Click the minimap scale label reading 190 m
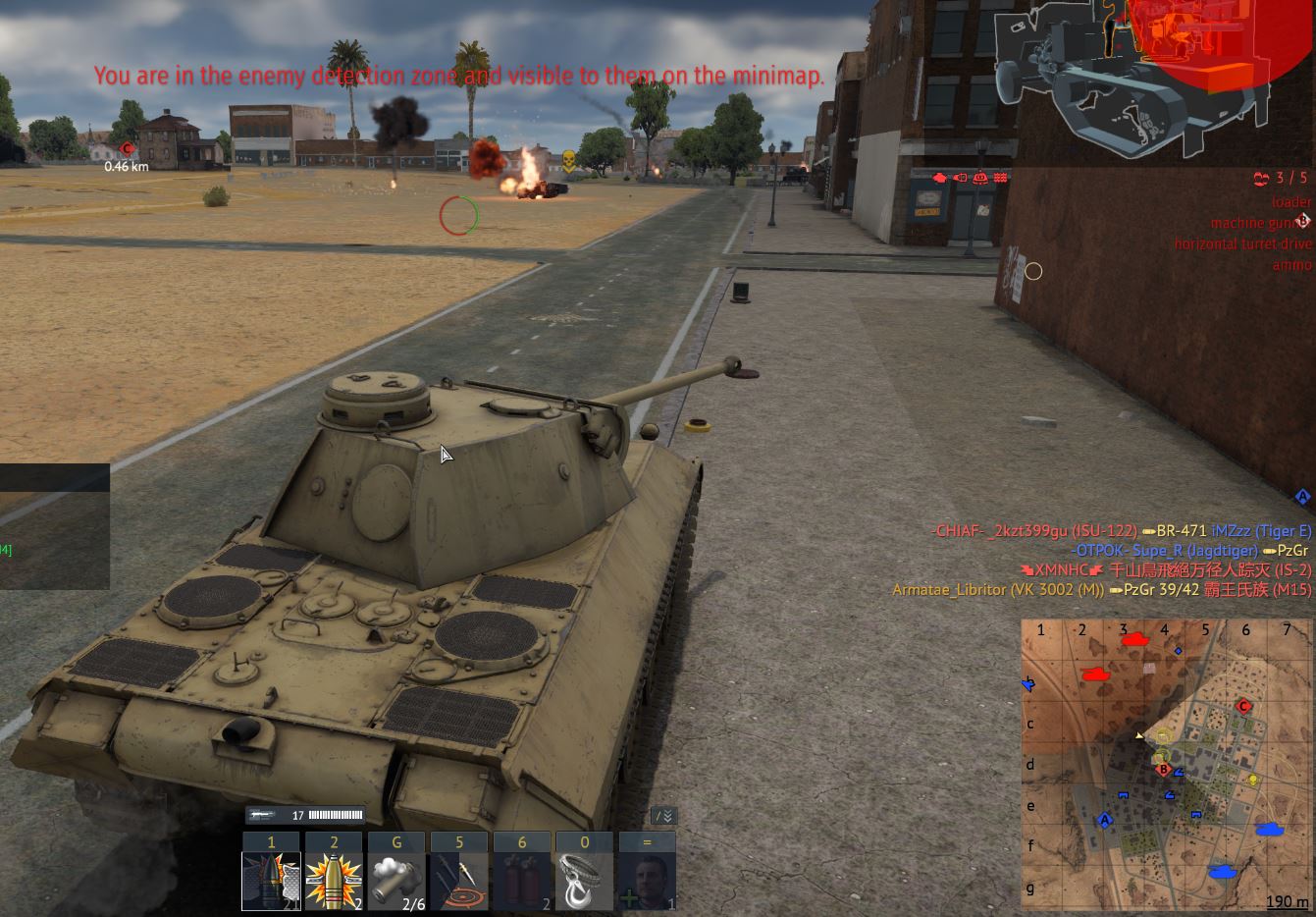This screenshot has height=917, width=1316. click(x=1286, y=900)
